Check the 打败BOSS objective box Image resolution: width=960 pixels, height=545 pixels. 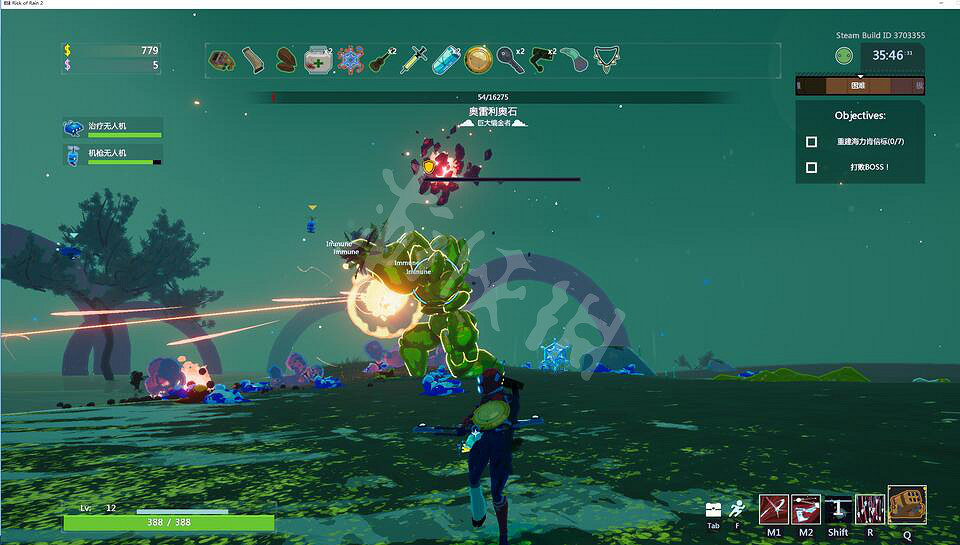pos(811,167)
